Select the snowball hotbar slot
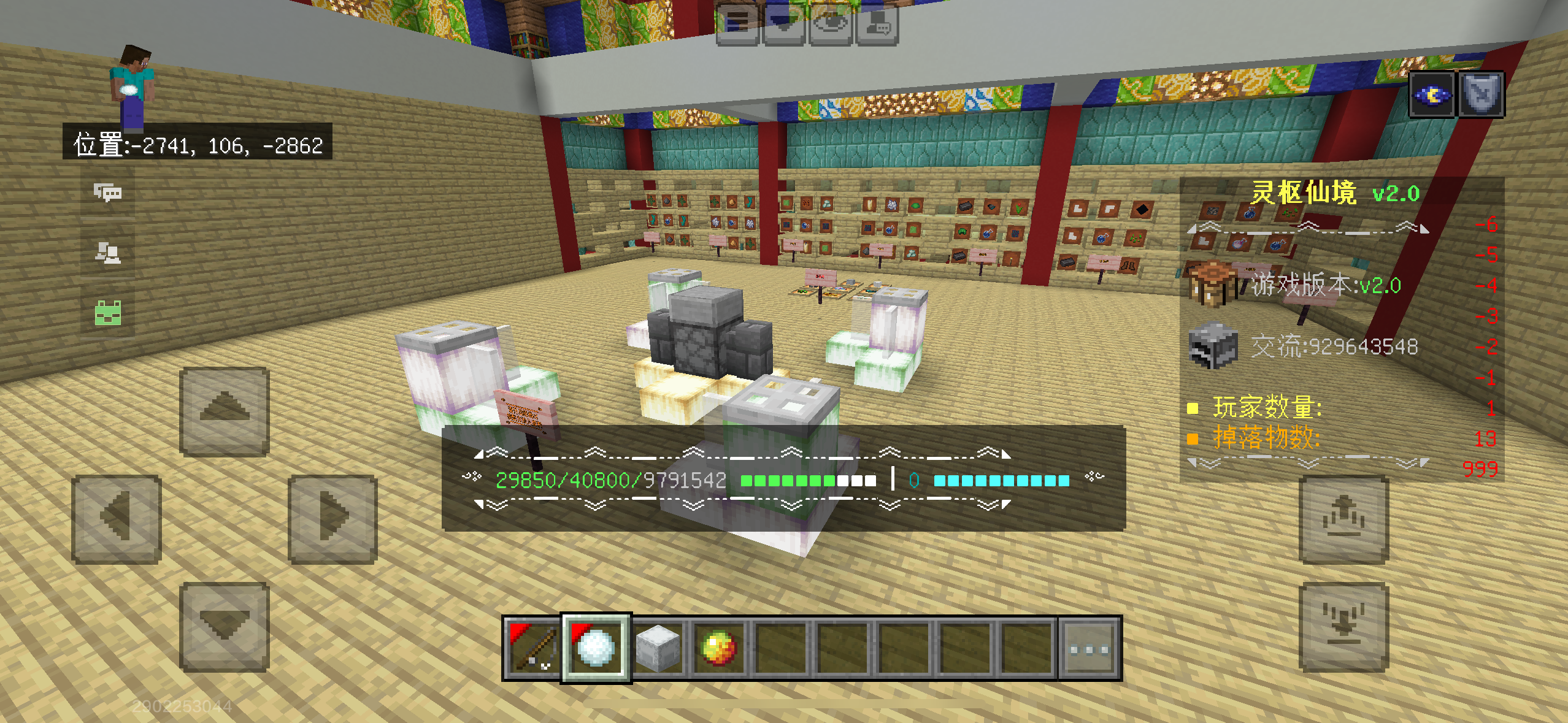Image resolution: width=1568 pixels, height=723 pixels. coord(596,648)
